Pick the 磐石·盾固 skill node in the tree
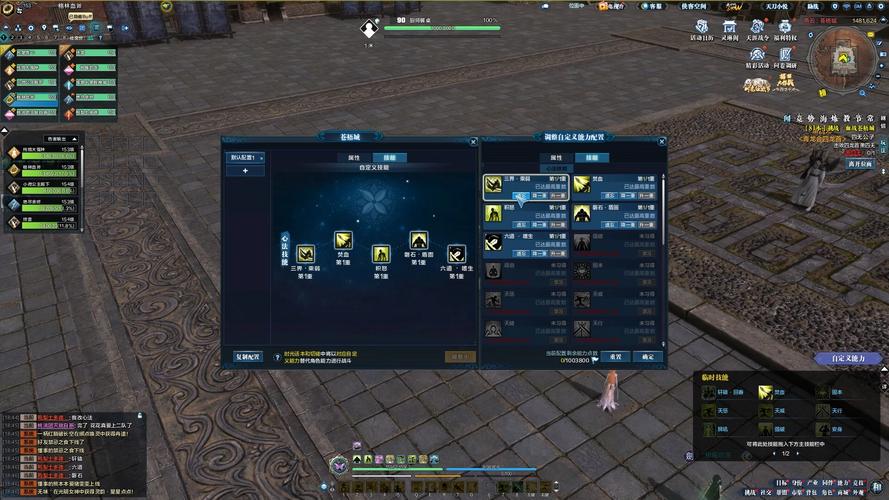The width and height of the screenshot is (889, 500). [x=419, y=239]
